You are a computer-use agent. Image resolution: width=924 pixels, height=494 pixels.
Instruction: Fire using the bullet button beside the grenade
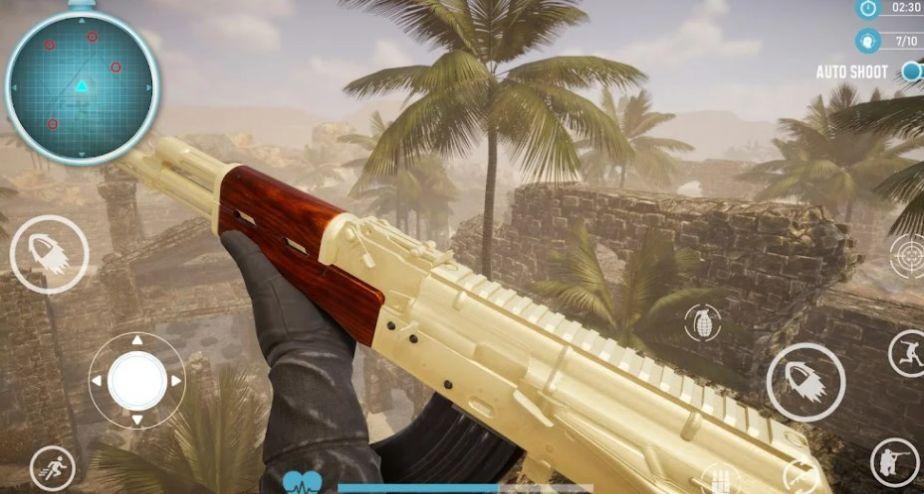805,382
